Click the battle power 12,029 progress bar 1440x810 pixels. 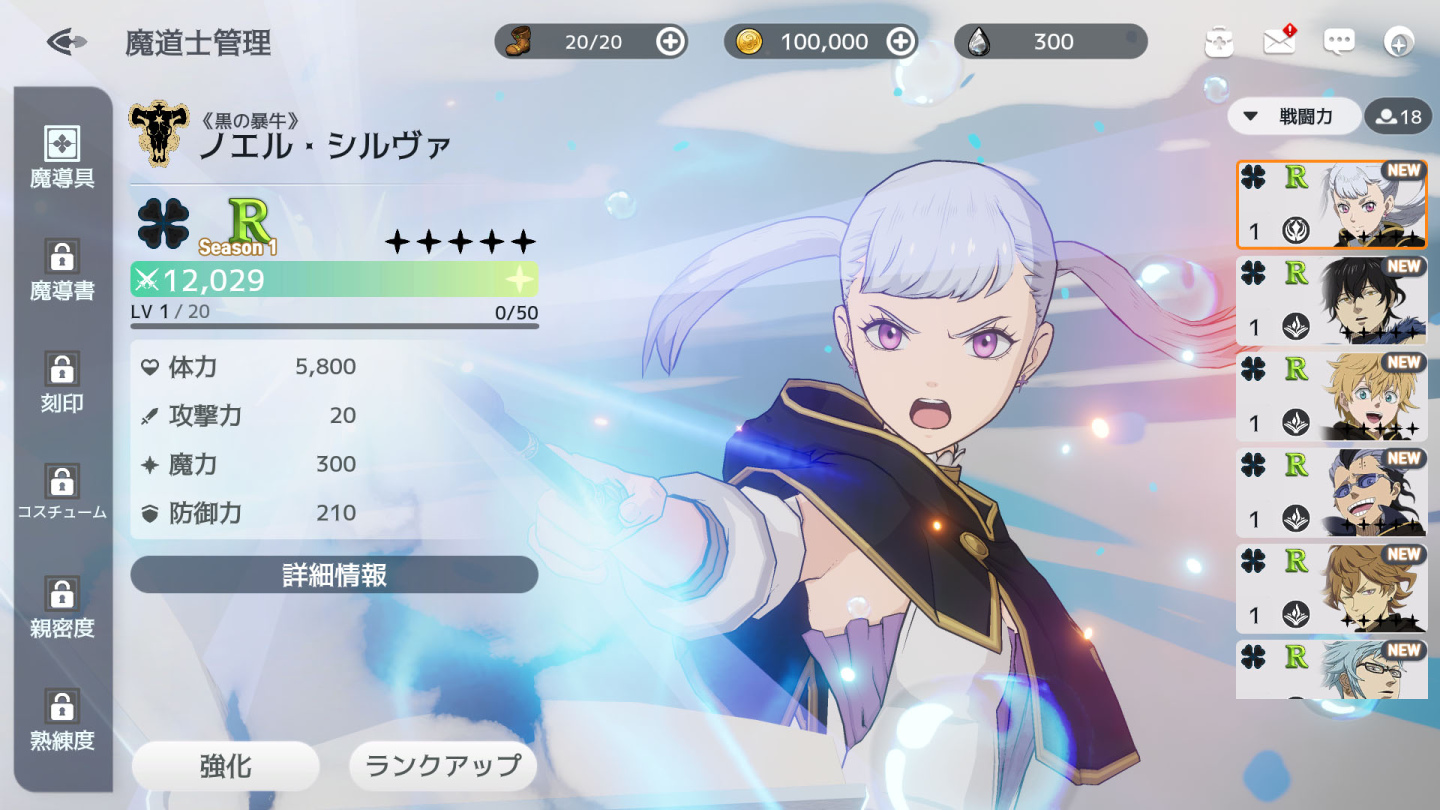[334, 281]
